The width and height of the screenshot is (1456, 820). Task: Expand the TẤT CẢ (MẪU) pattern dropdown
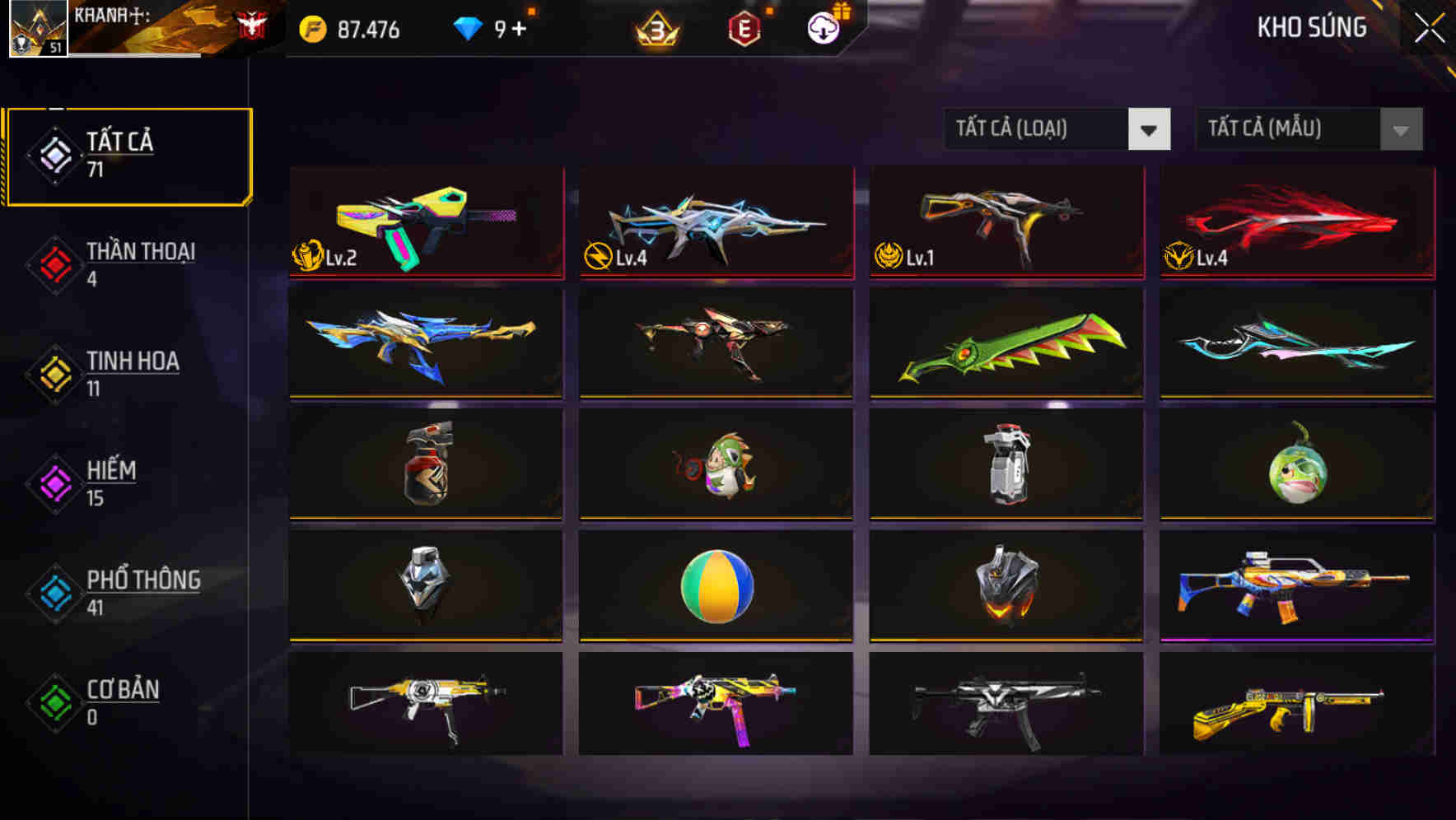coord(1289,129)
